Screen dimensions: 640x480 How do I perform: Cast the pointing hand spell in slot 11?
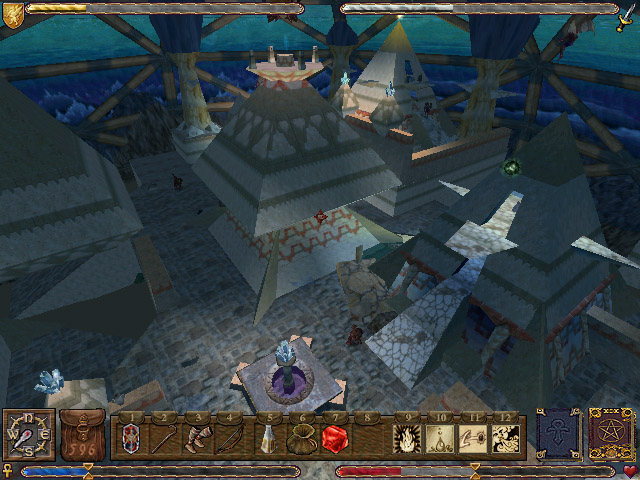[473, 437]
